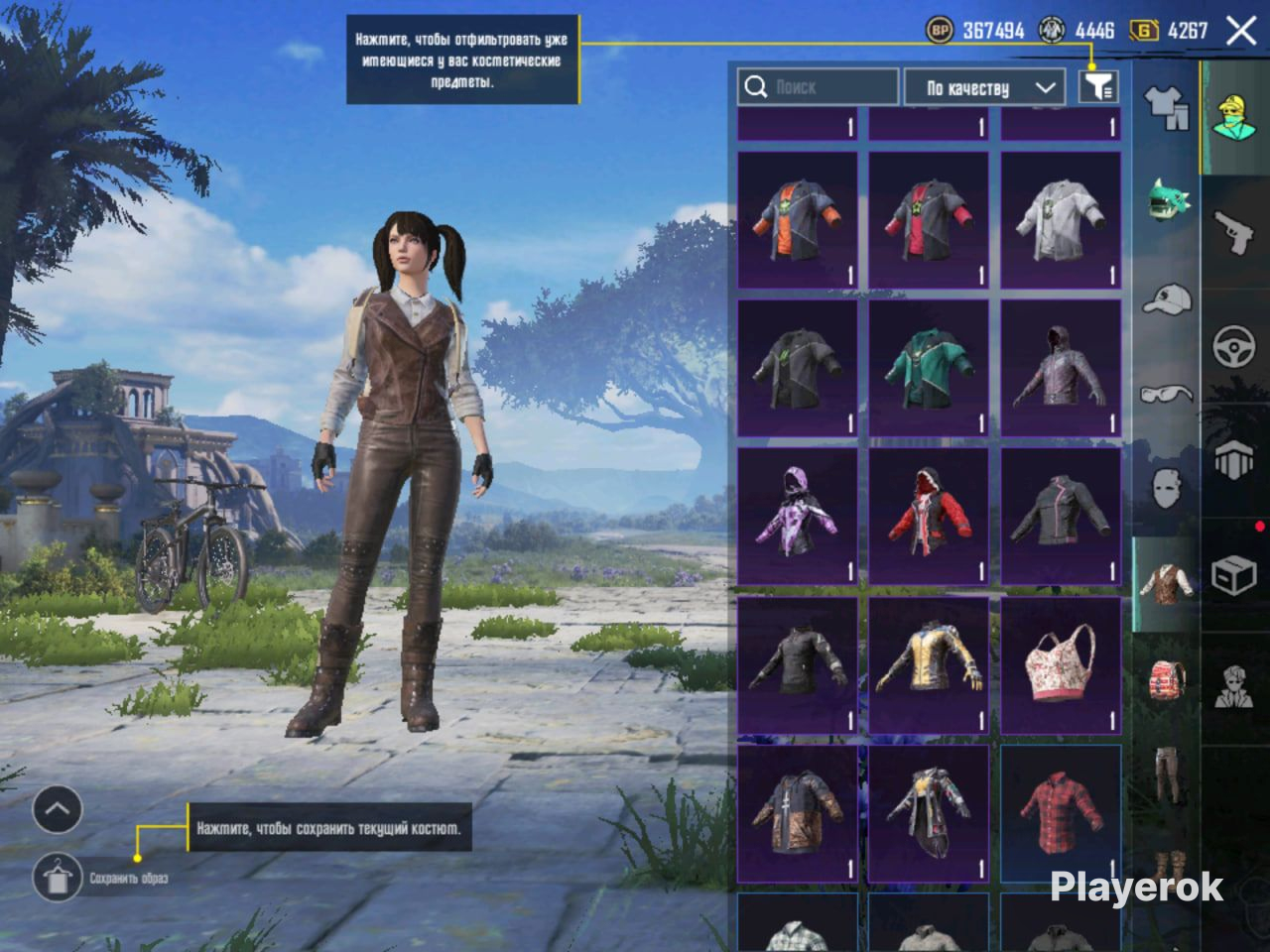
Task: Select the yellow and black jacket
Action: [x=929, y=665]
